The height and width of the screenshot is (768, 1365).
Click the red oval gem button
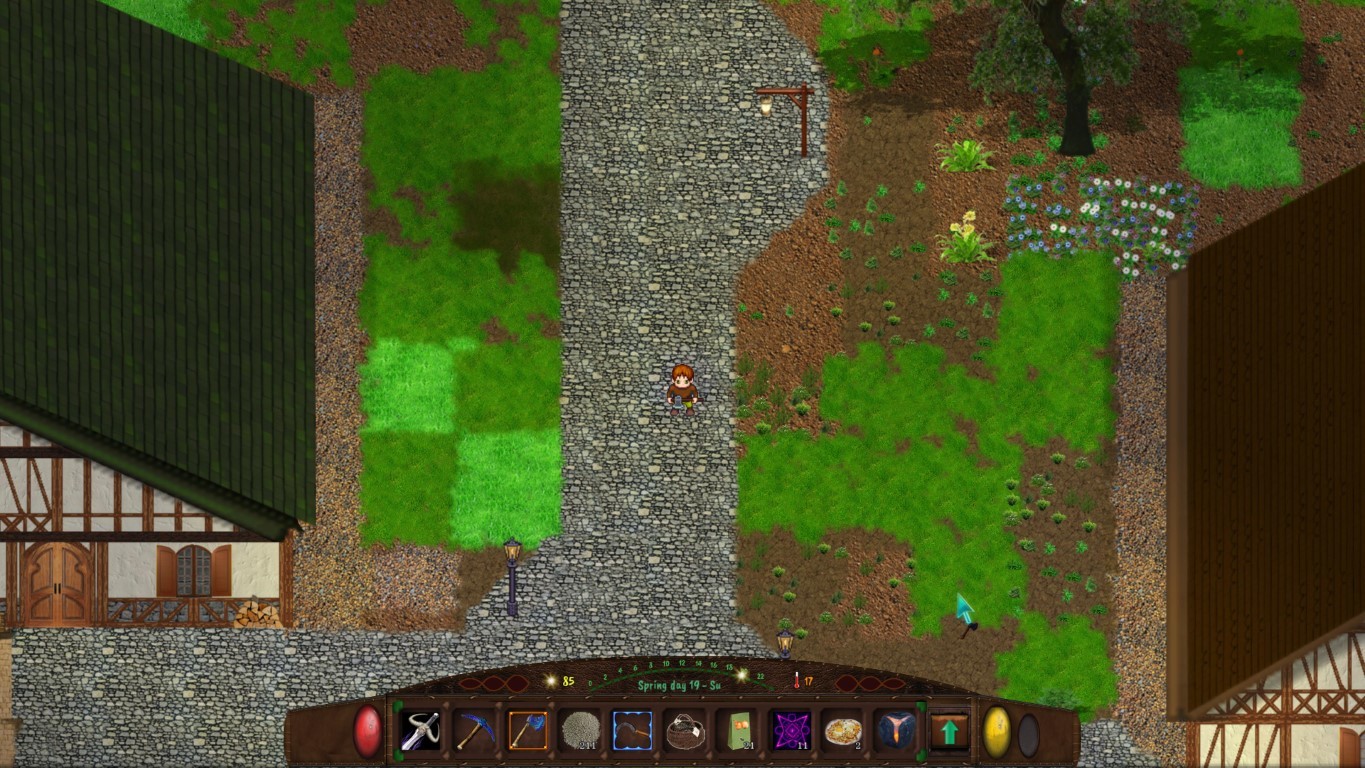tap(368, 731)
